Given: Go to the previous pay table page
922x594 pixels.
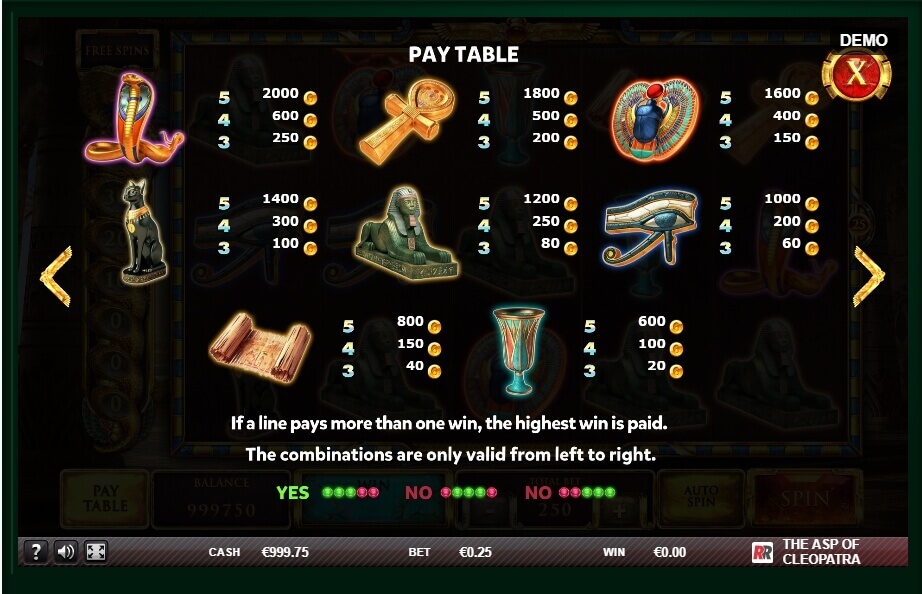Looking at the screenshot, I should click(x=56, y=276).
